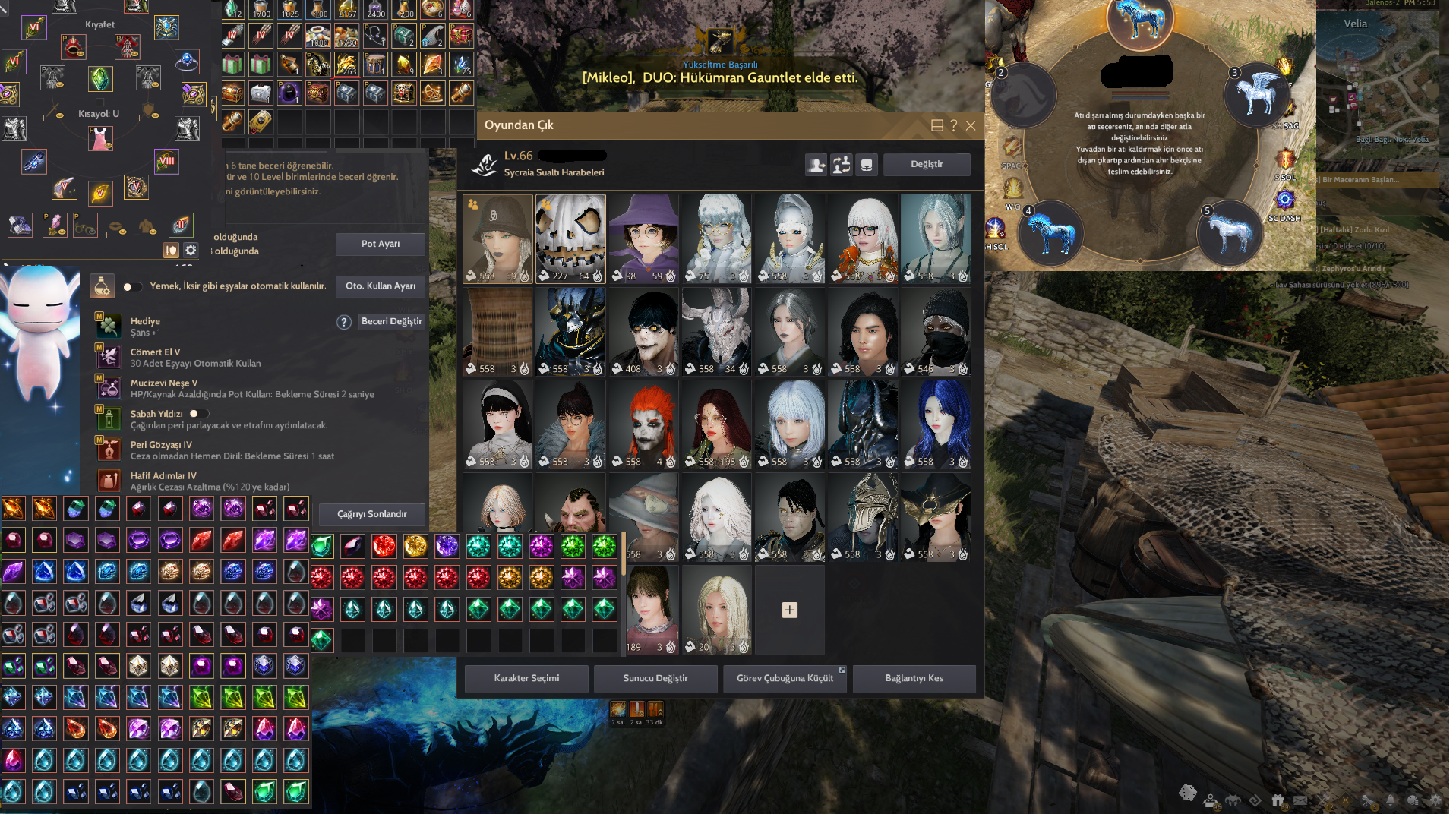Click Bağlantıyı Kes to disconnect
The width and height of the screenshot is (1456, 814).
[914, 678]
